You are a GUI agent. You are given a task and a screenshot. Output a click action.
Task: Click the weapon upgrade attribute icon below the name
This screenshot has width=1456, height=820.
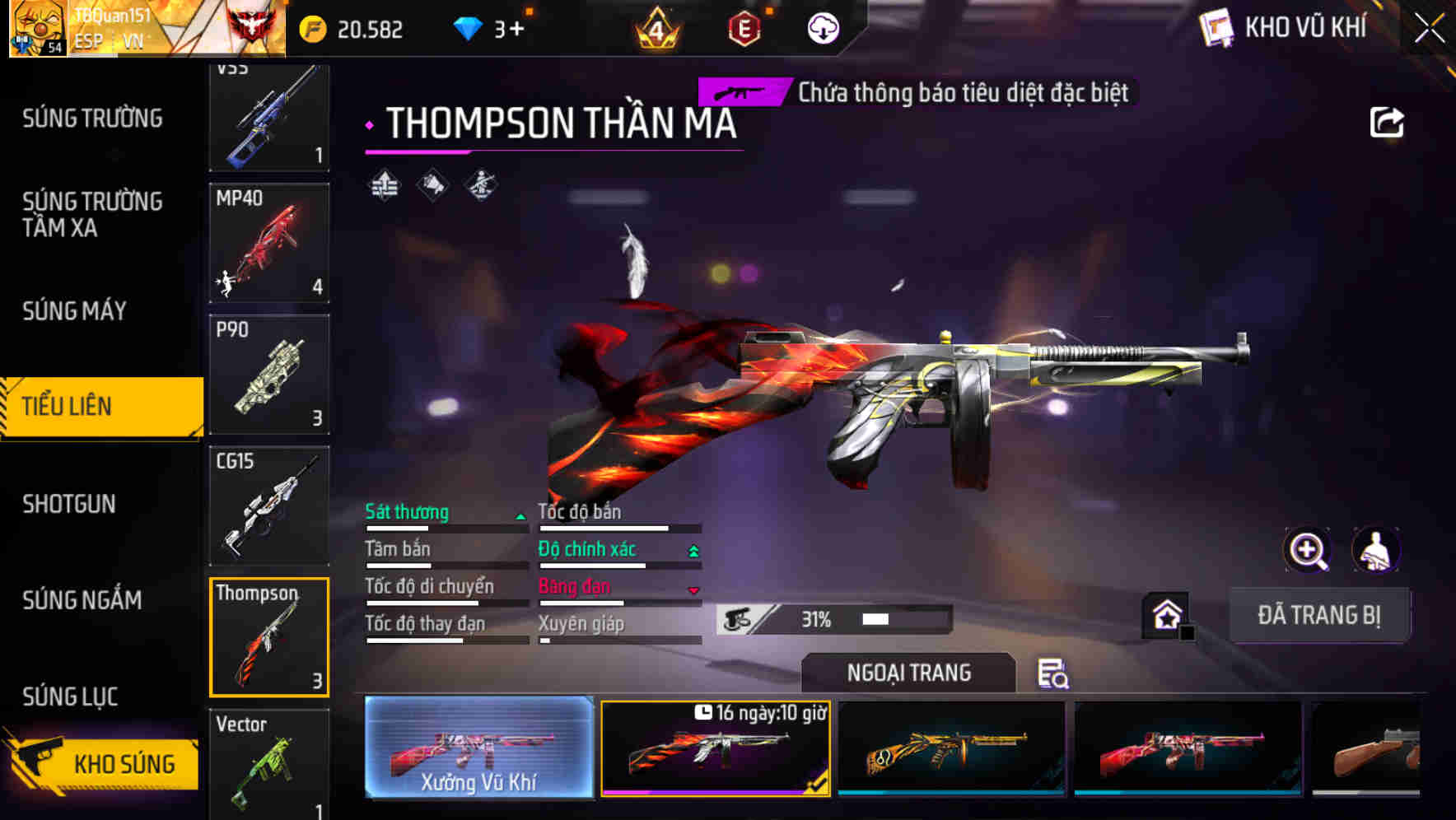pos(384,184)
